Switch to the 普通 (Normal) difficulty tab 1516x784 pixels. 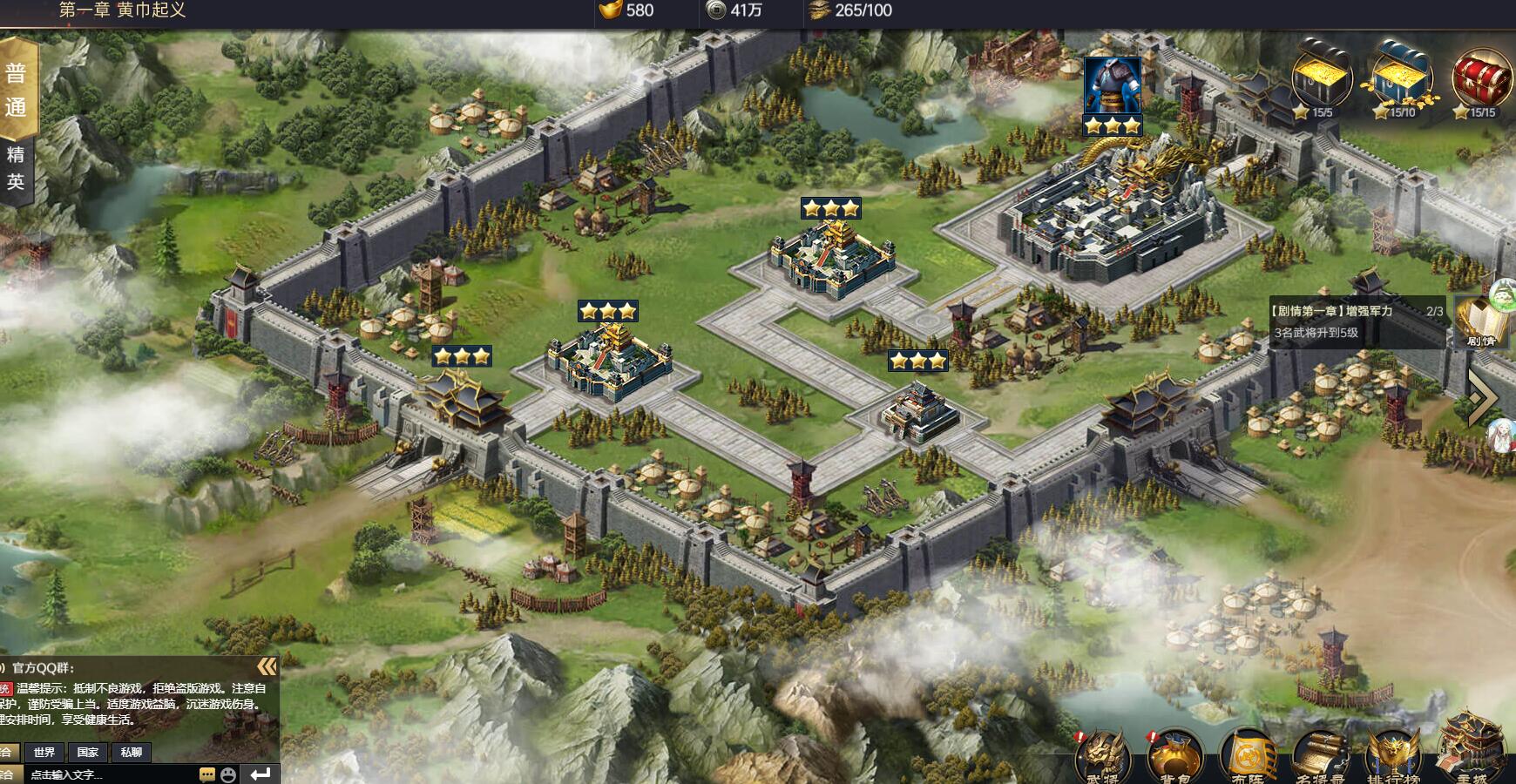tap(17, 89)
